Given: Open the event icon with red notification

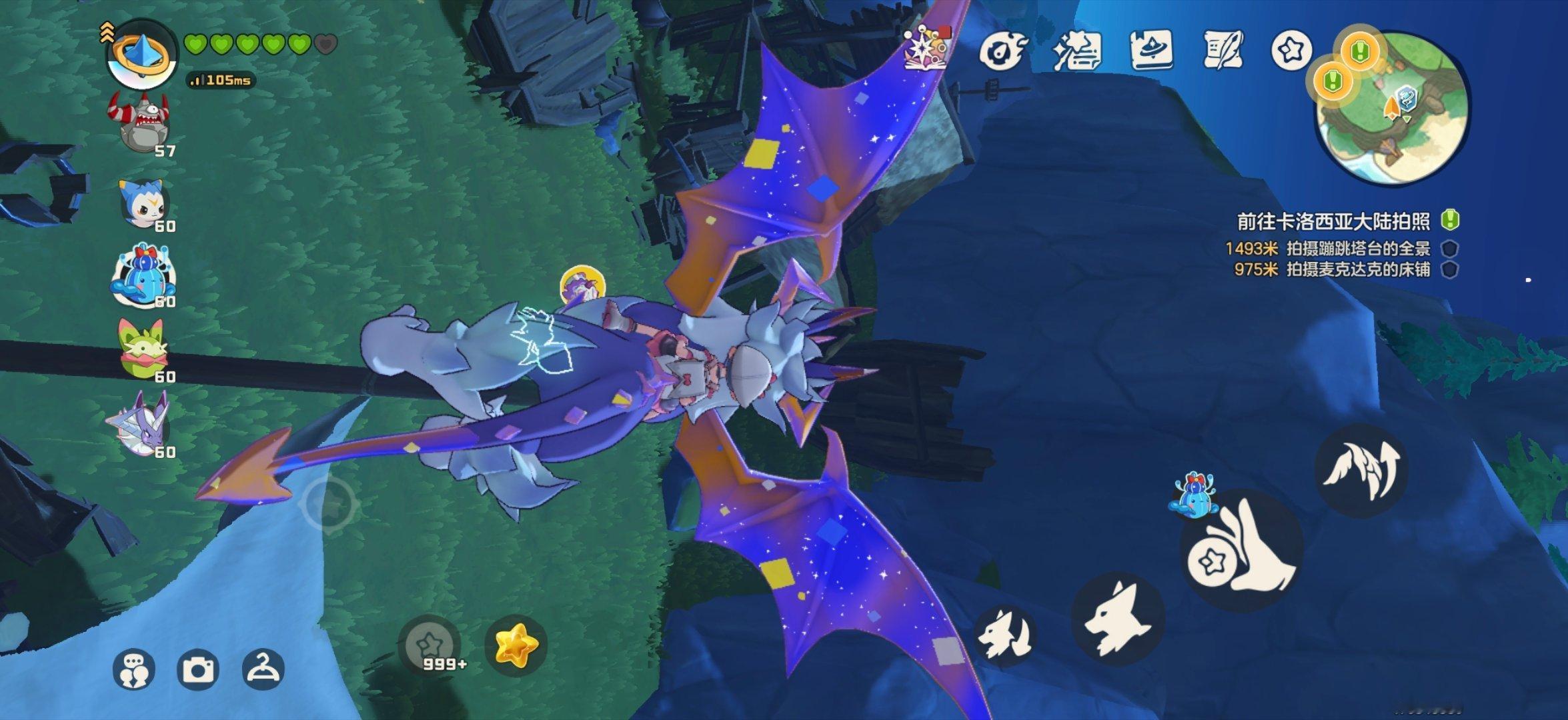Looking at the screenshot, I should [927, 49].
